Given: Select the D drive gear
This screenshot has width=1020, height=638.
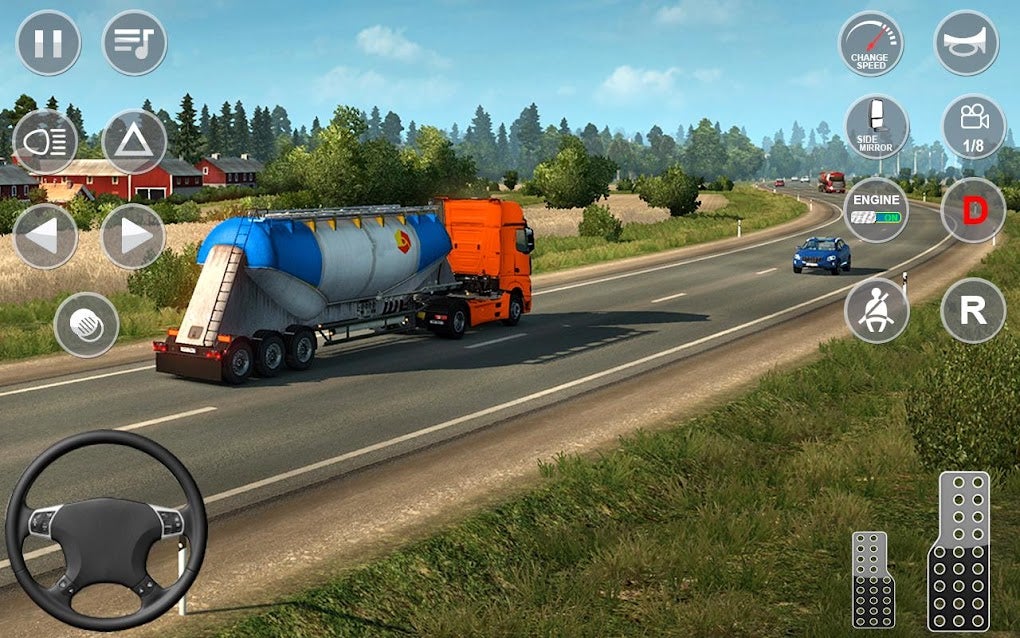Looking at the screenshot, I should 973,210.
